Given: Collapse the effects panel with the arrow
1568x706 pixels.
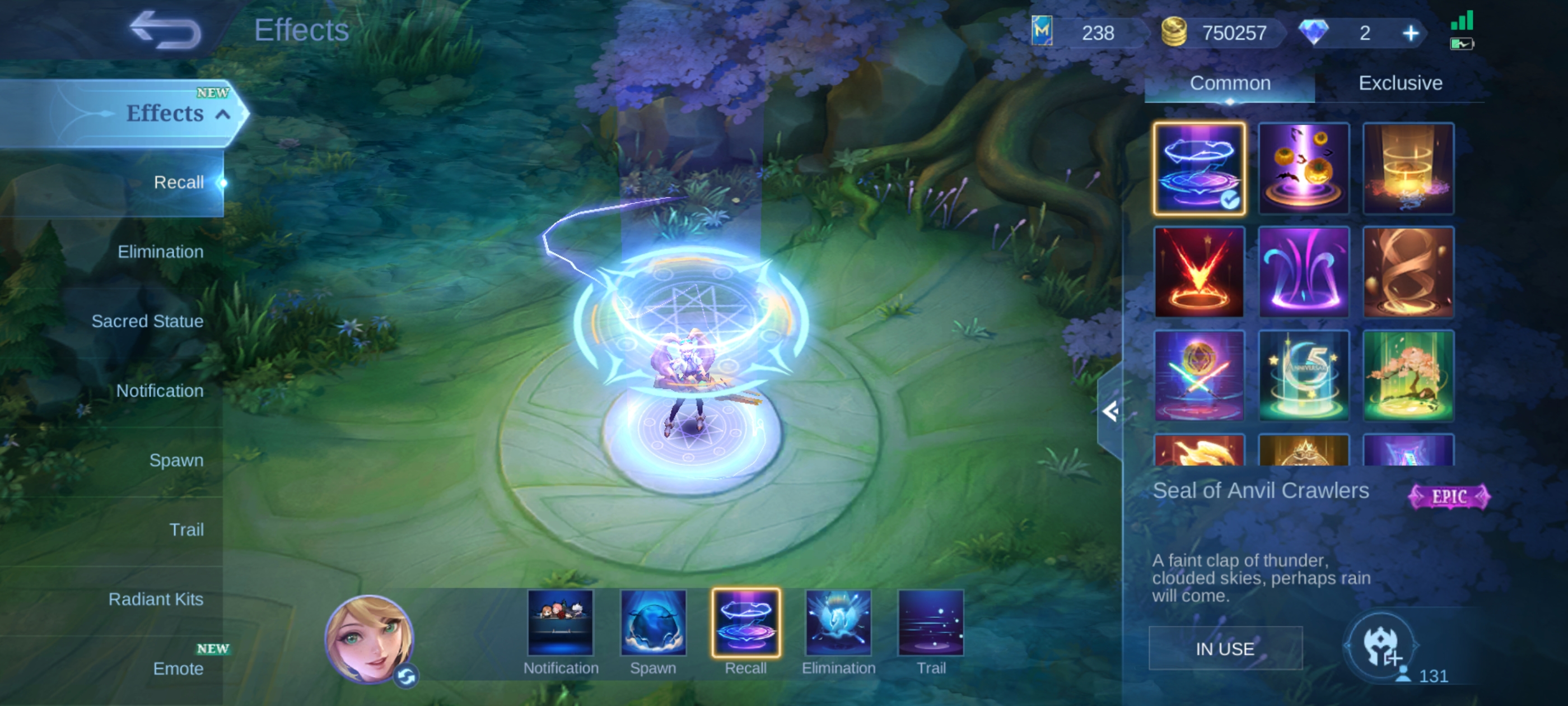Looking at the screenshot, I should (x=1110, y=412).
